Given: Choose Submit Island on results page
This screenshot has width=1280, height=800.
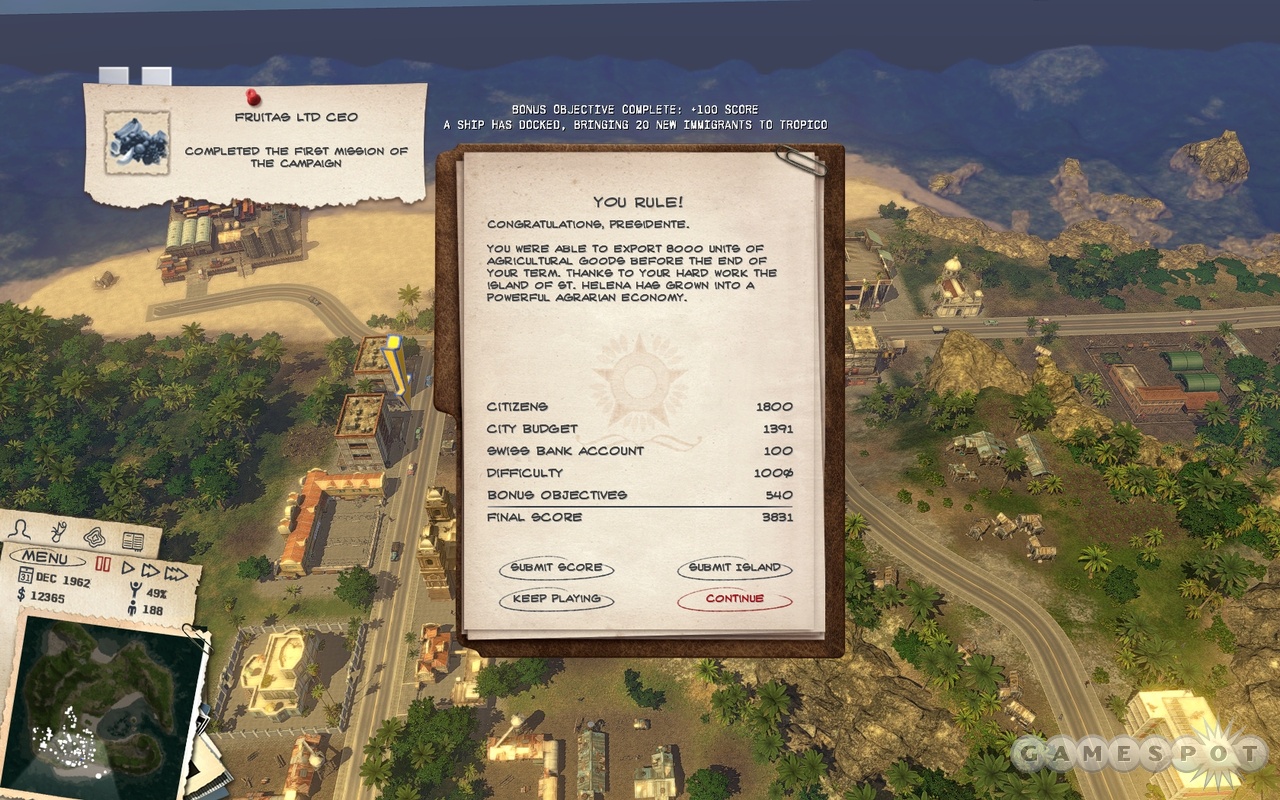Looking at the screenshot, I should (x=734, y=568).
